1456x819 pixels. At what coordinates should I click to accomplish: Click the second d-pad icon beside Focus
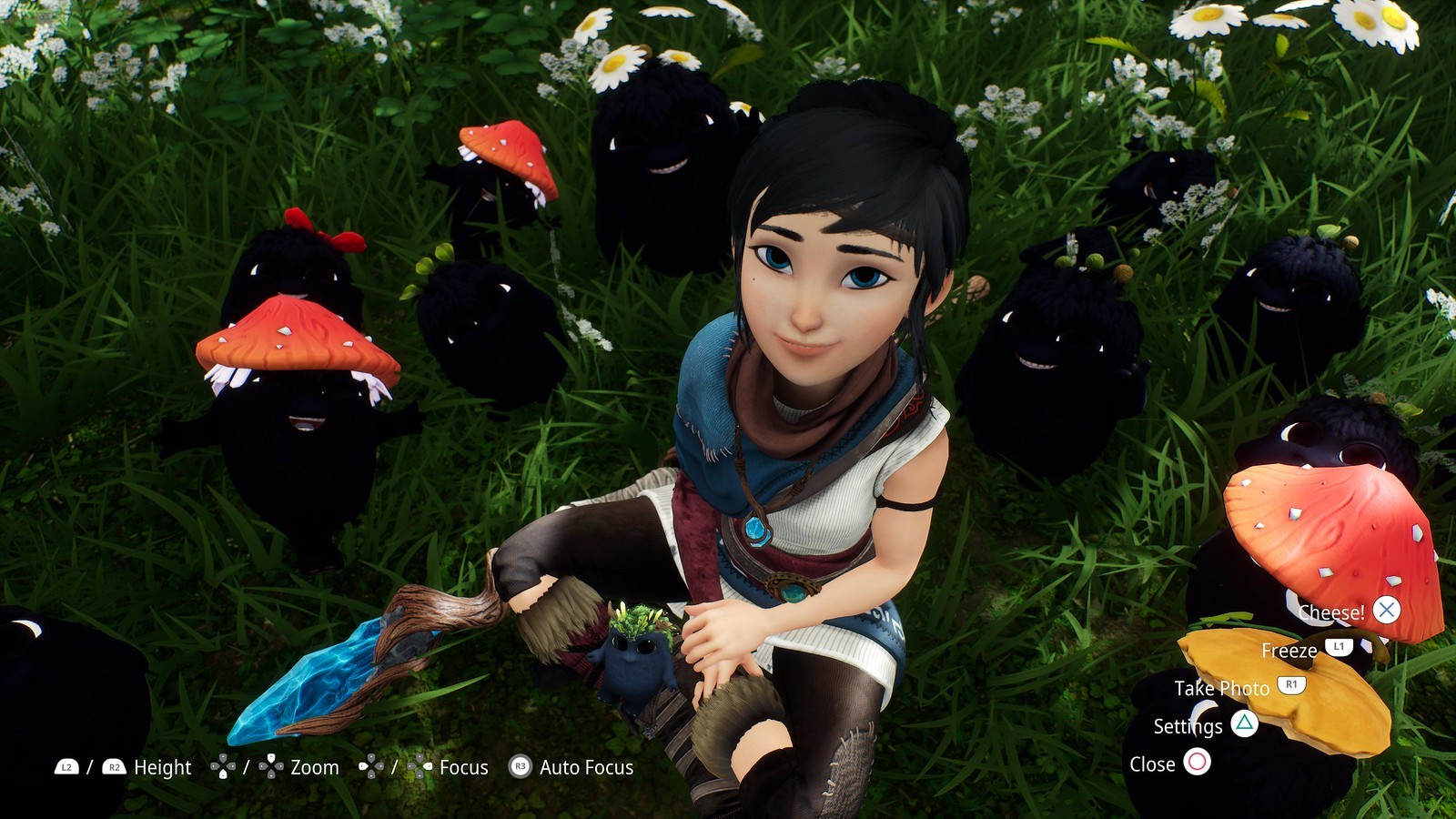421,767
